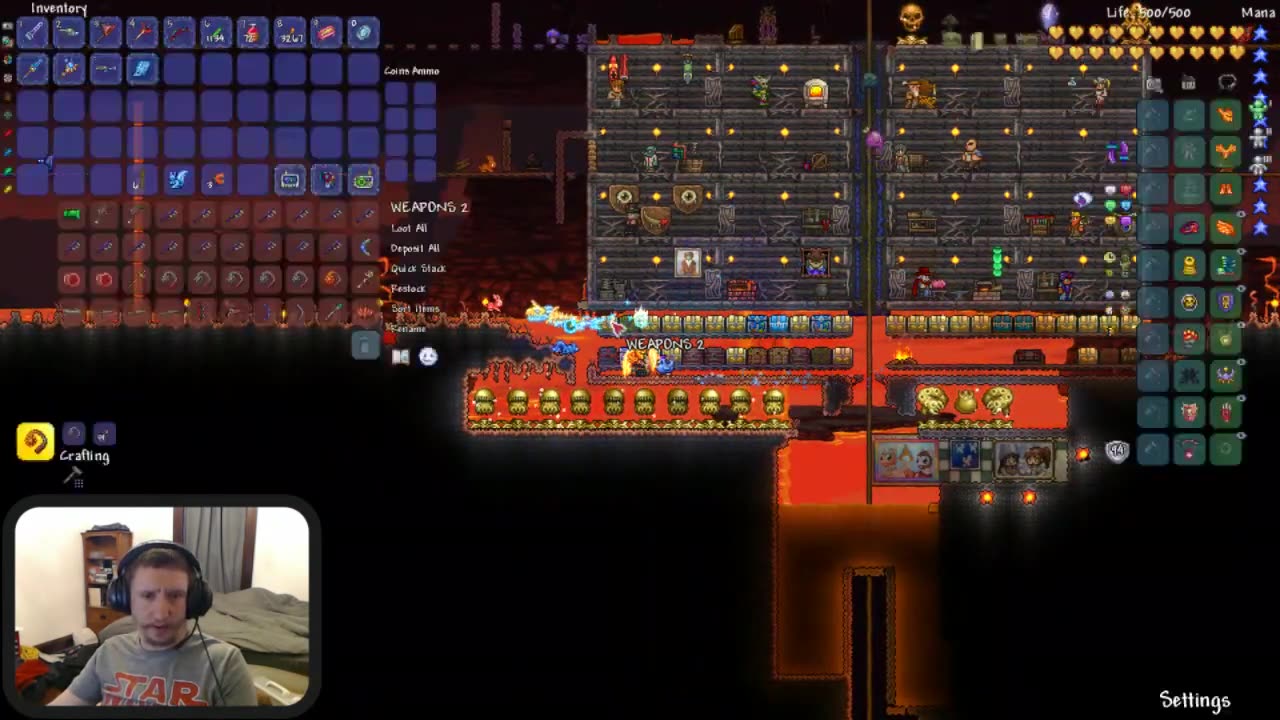Click the wings accessory slot on the right
1280x720 pixels.
1226,228
